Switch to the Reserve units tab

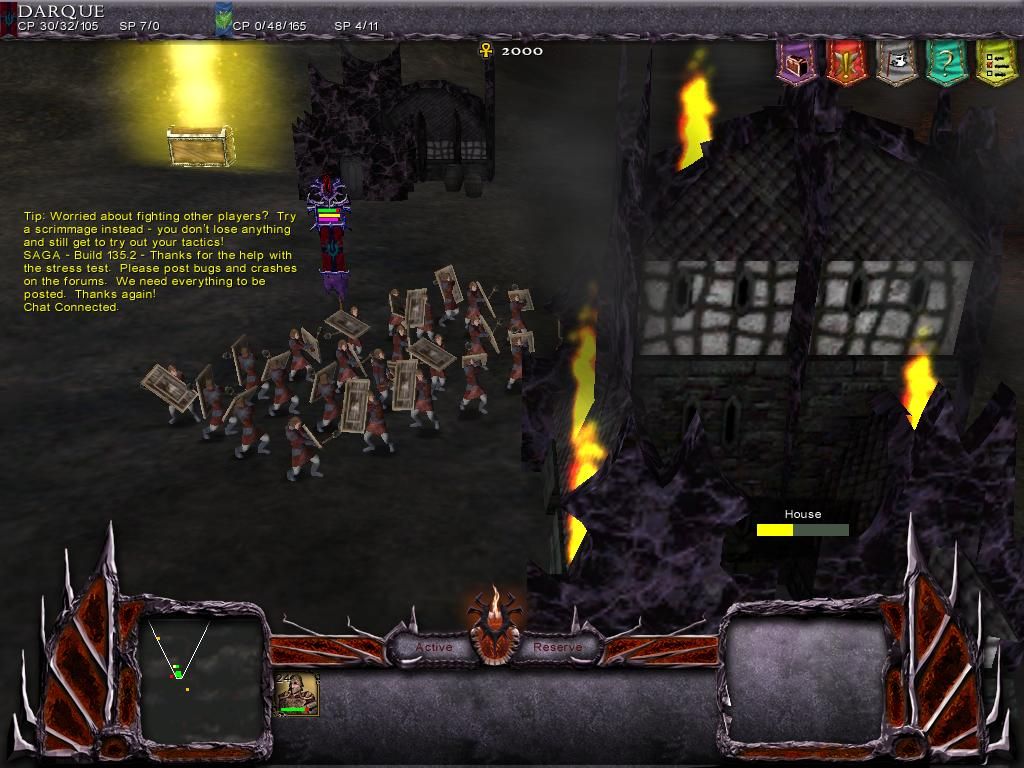(557, 647)
